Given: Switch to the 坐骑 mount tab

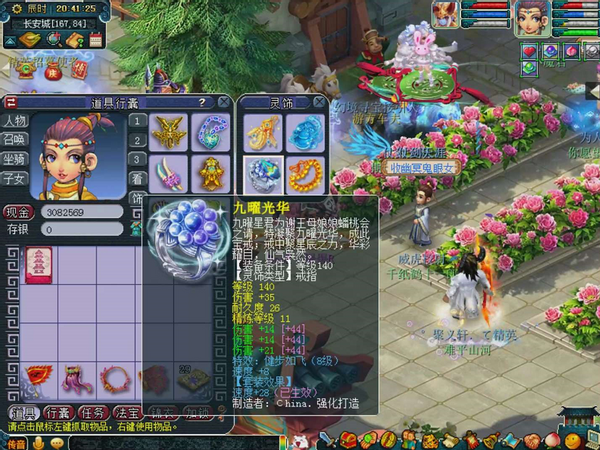Looking at the screenshot, I should coord(15,159).
